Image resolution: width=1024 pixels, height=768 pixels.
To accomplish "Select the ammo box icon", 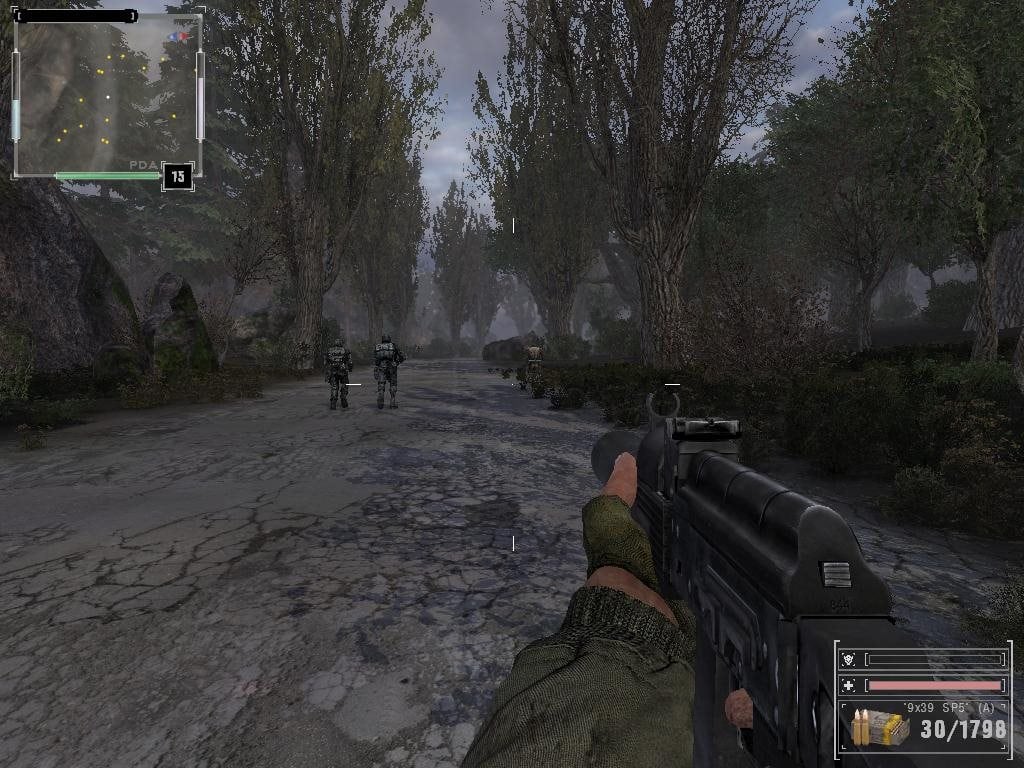I will click(x=881, y=728).
